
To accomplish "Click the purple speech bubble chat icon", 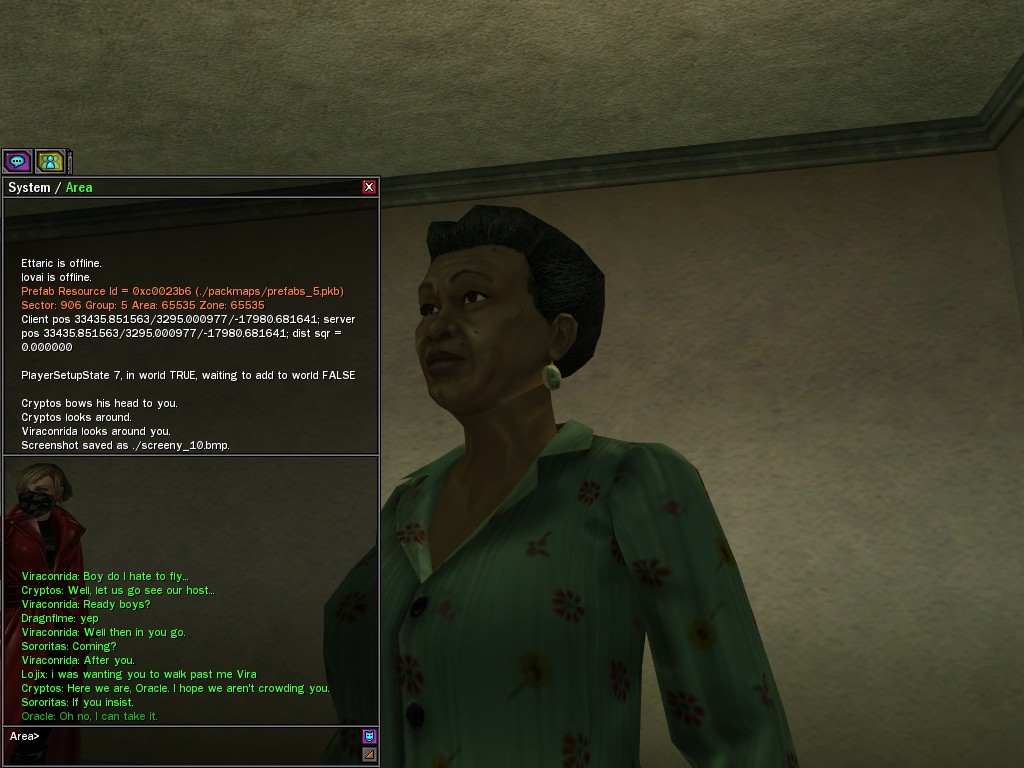I will [17, 161].
